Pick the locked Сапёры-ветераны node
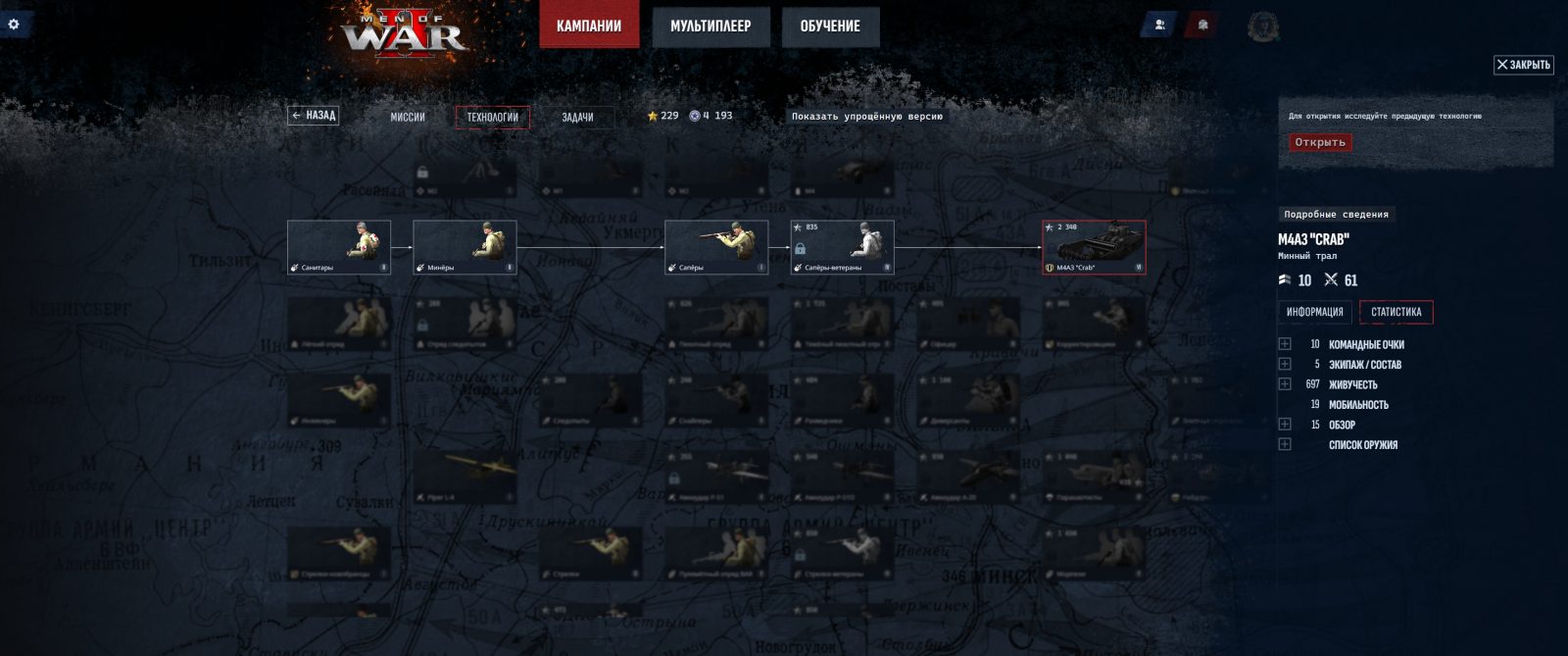The image size is (1568, 656). 842,246
